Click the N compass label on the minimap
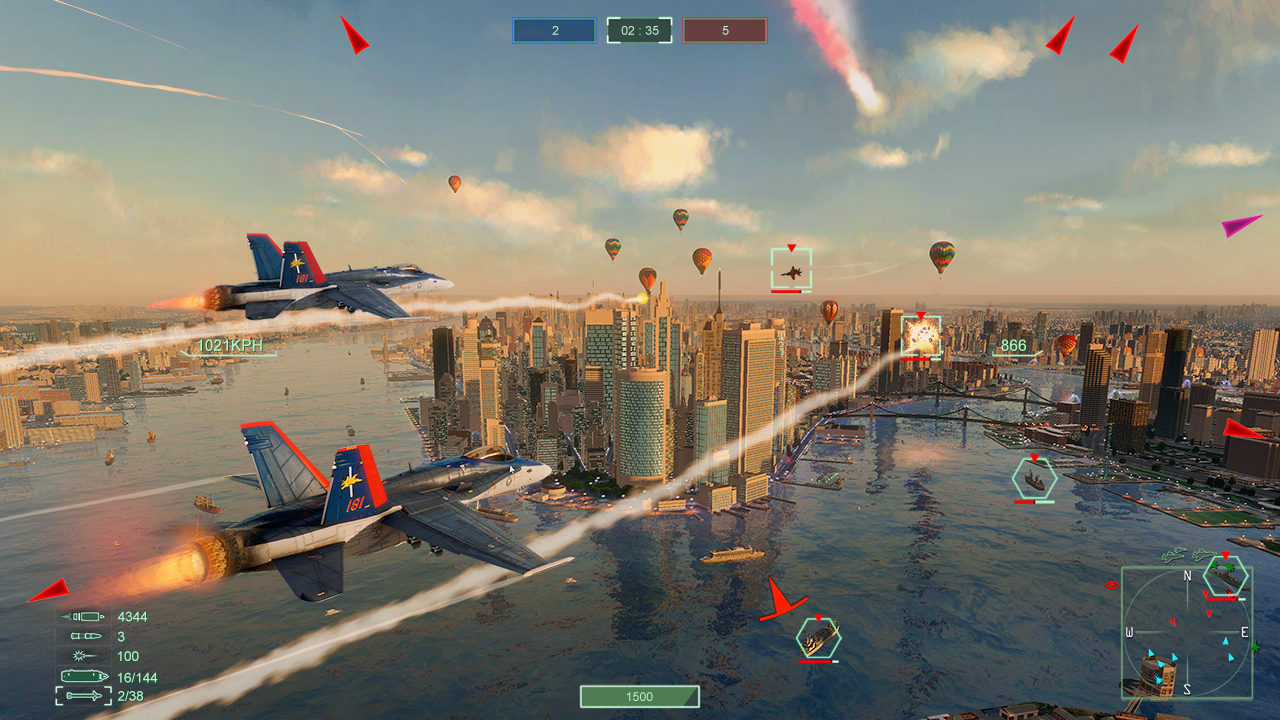 [x=1187, y=575]
